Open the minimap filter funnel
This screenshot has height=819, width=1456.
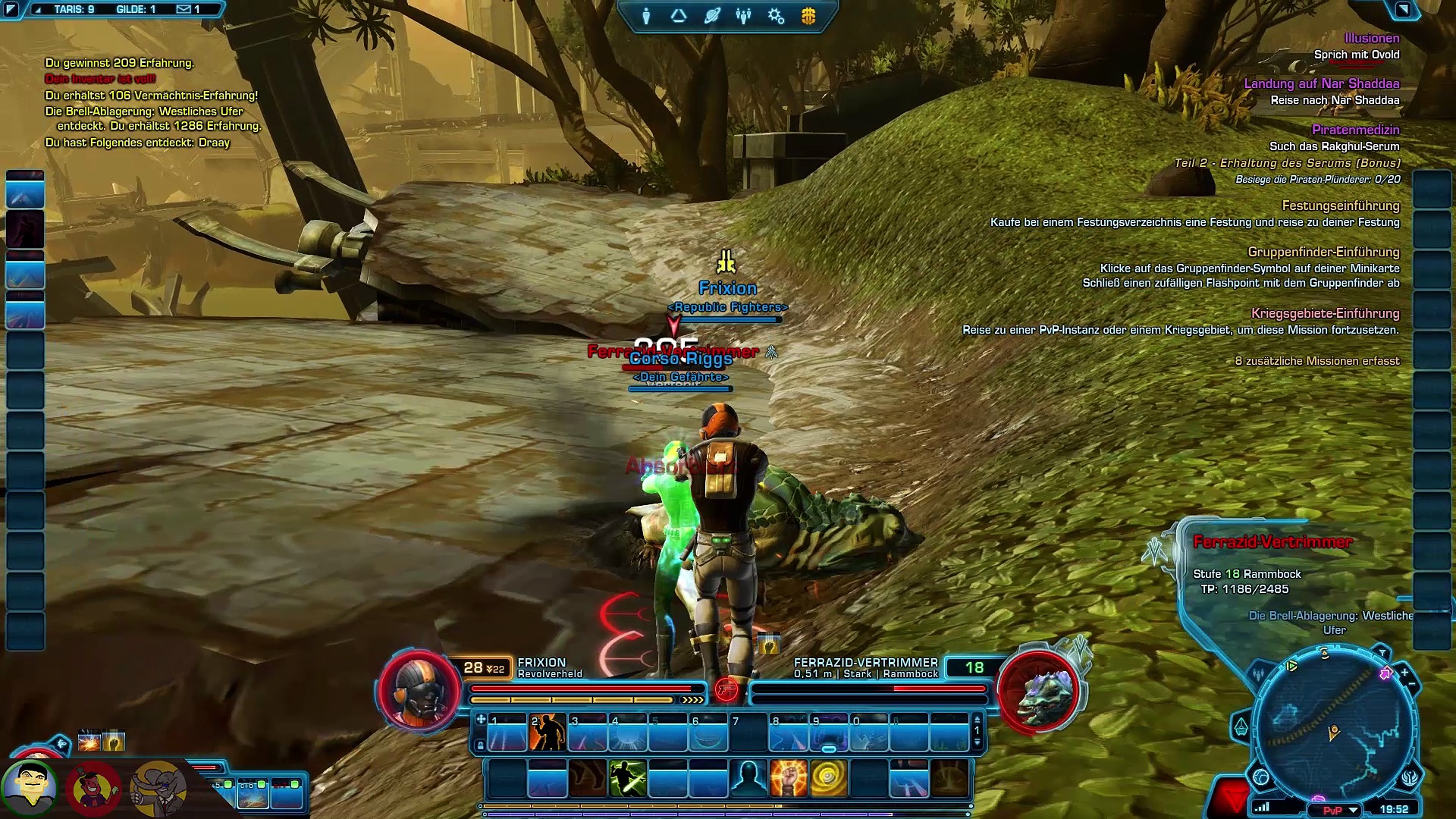1382,653
